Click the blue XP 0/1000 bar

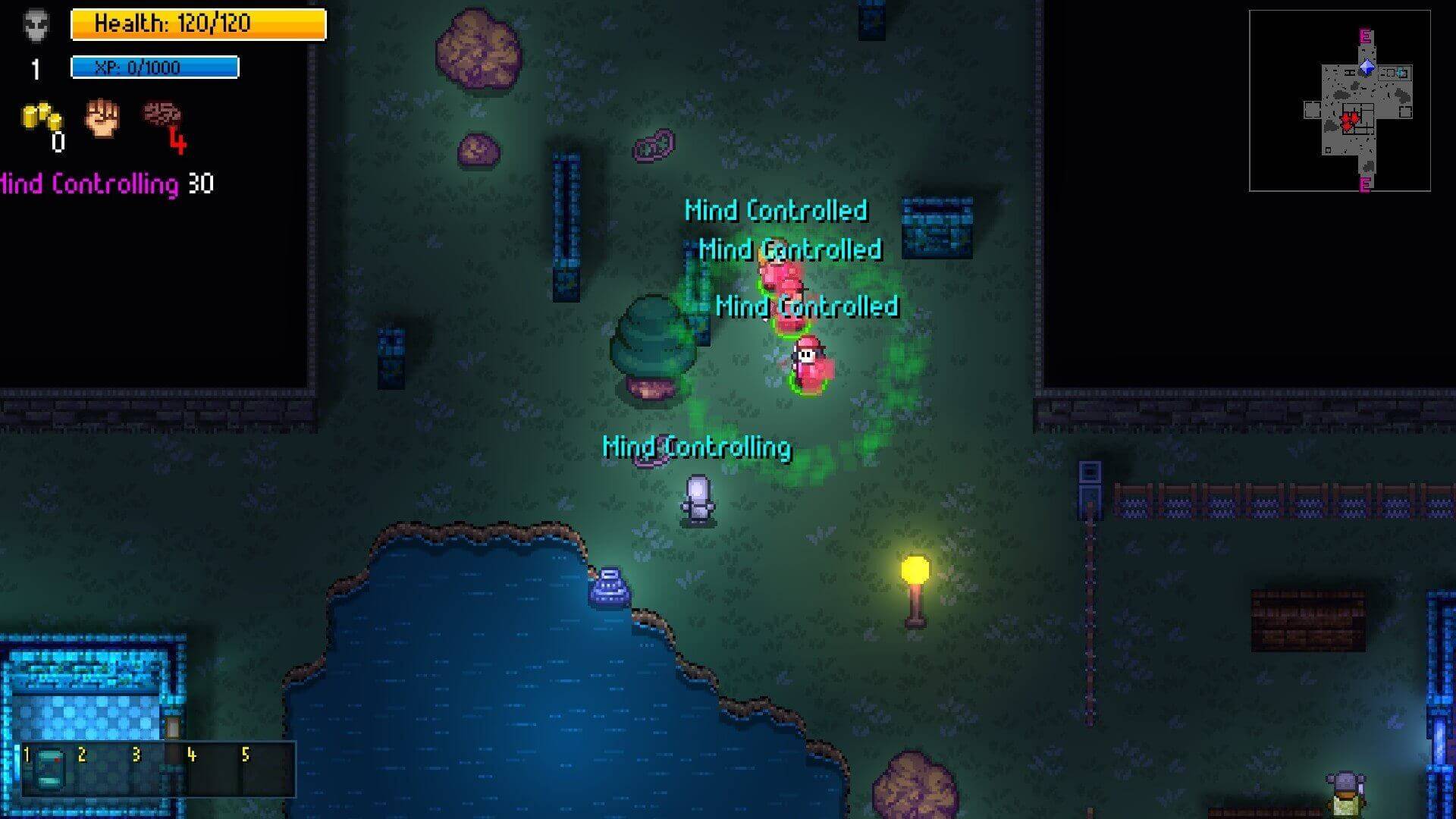coord(154,67)
